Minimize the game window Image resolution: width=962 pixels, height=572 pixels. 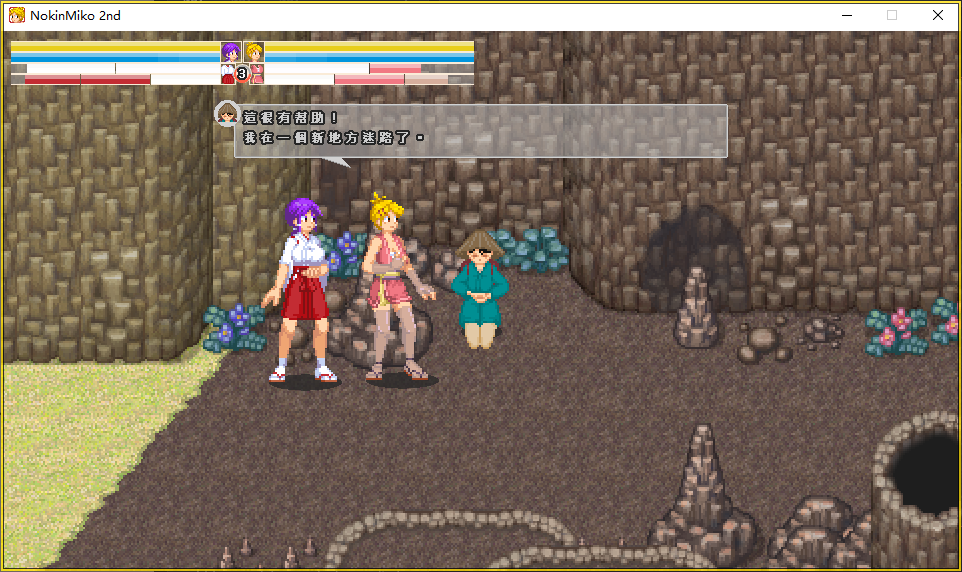point(846,15)
